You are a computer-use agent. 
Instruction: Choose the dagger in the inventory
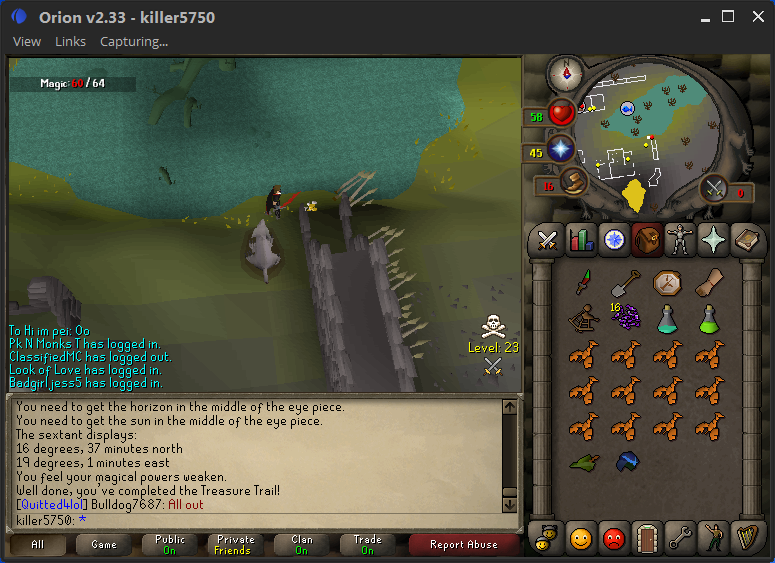coord(583,283)
